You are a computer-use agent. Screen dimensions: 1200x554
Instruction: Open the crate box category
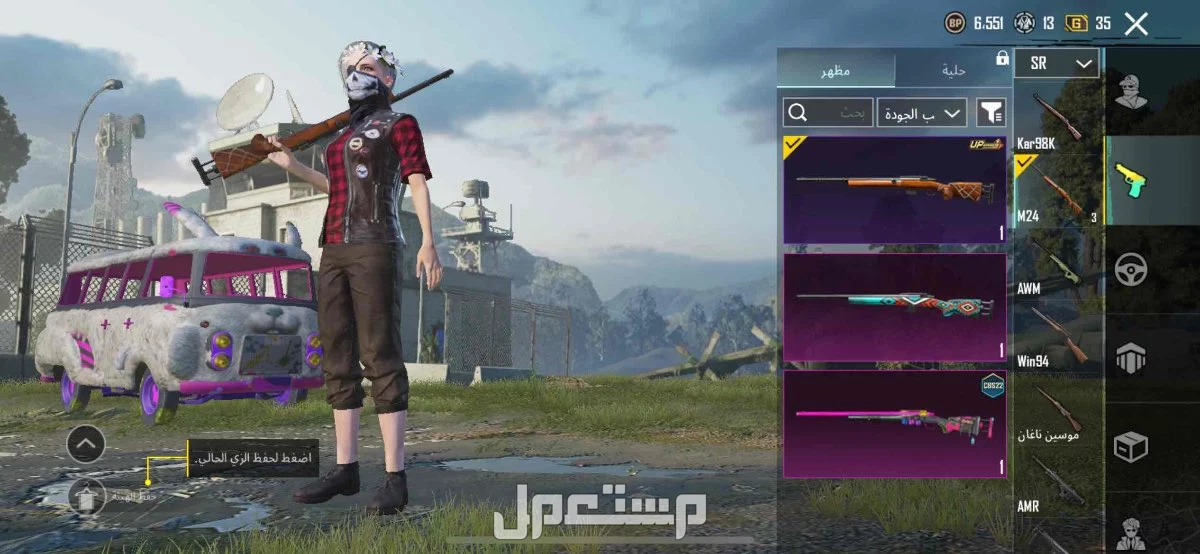1131,447
